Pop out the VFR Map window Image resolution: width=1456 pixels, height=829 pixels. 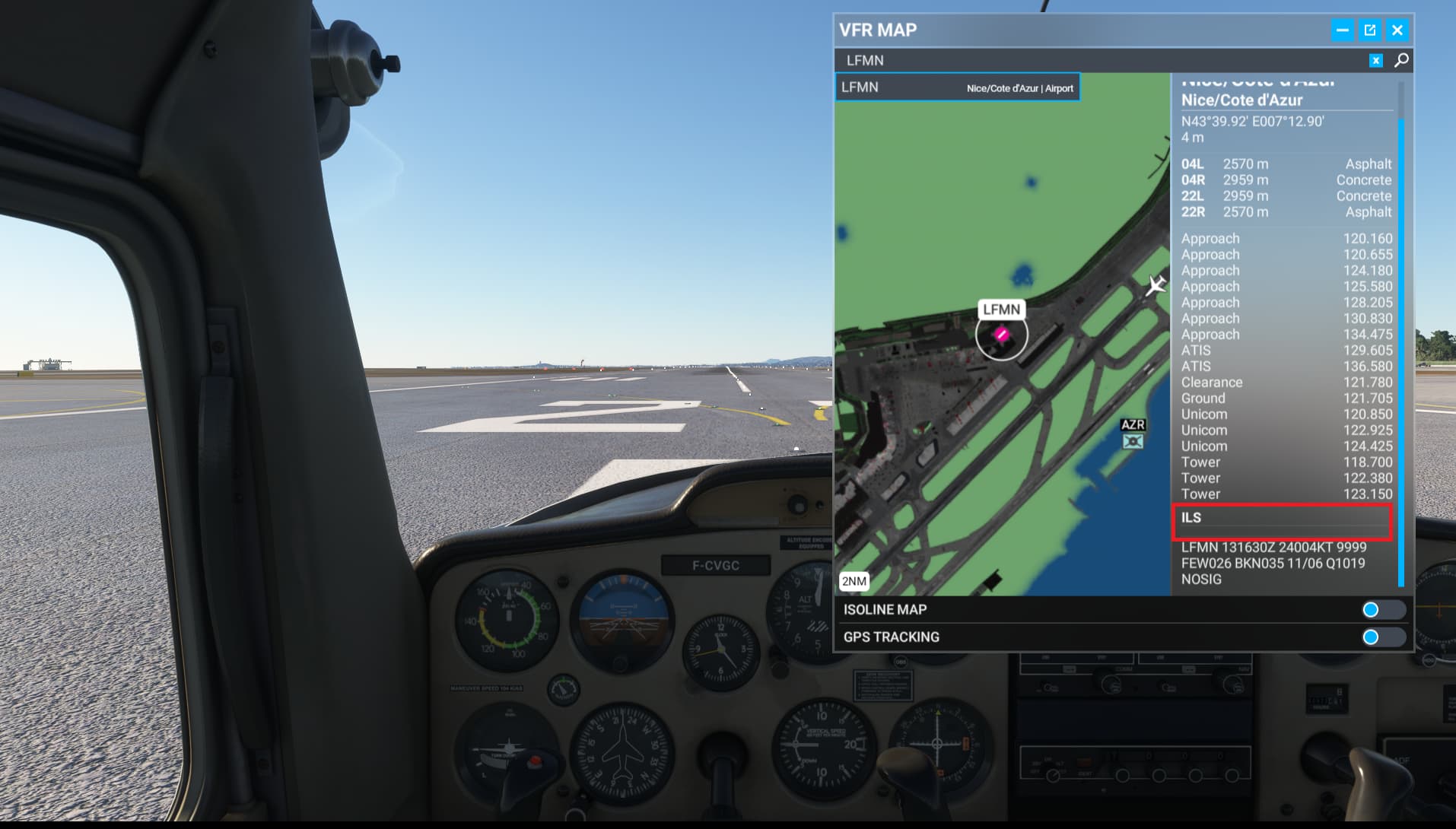[x=1369, y=30]
